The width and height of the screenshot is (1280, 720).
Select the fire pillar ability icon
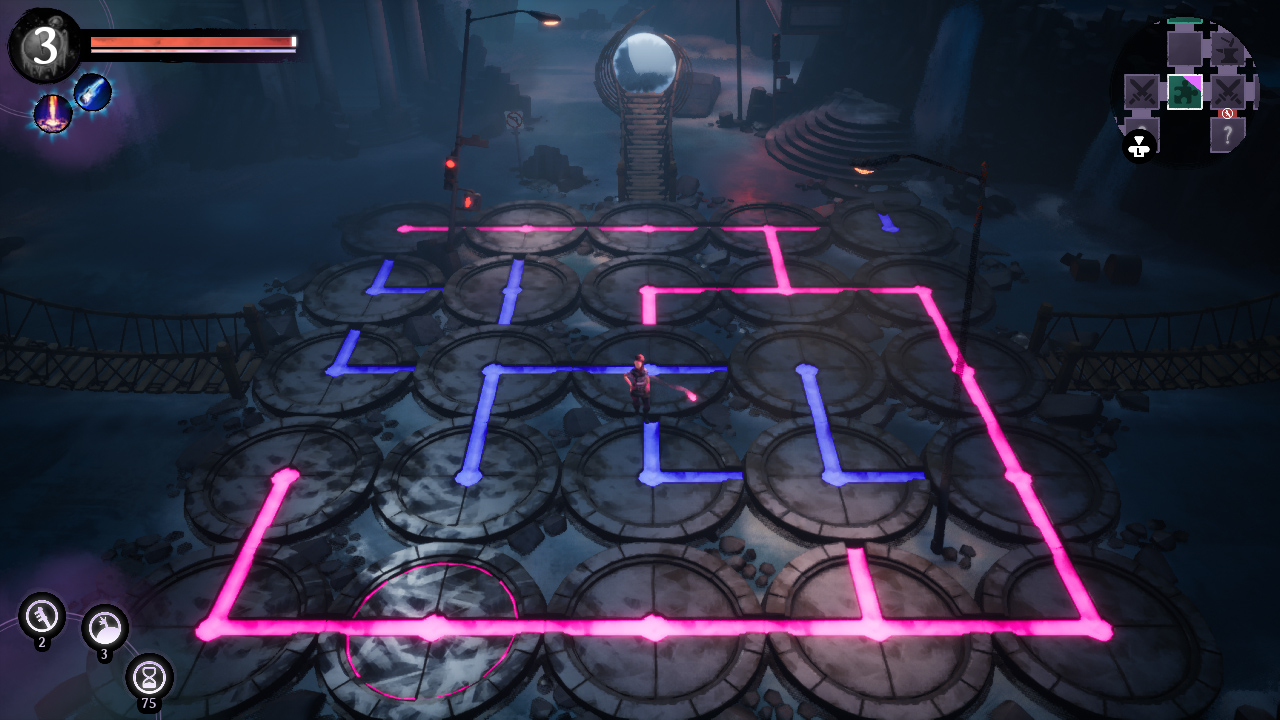point(53,112)
